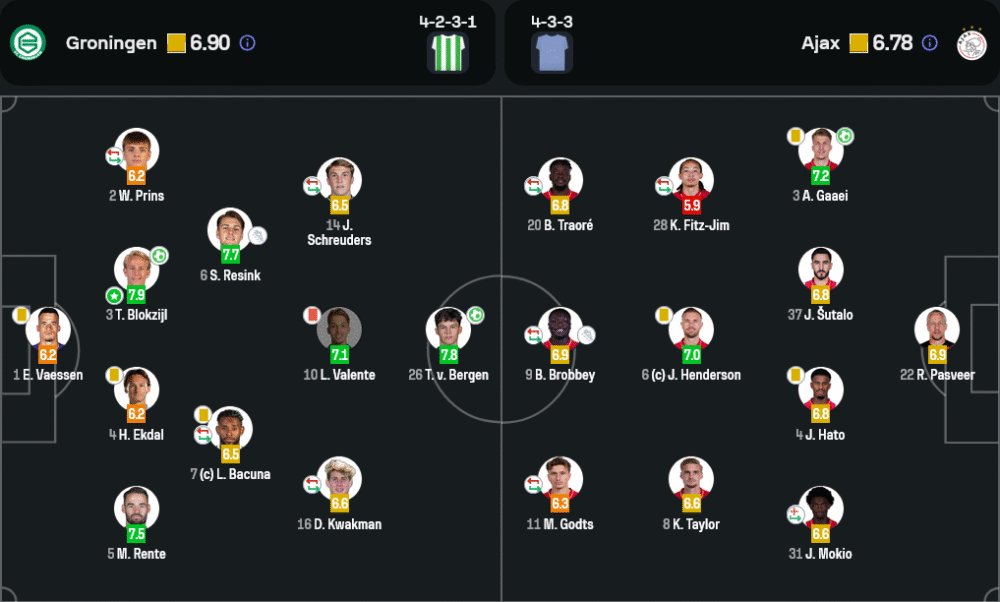
Task: Choose M. Rente's player portrait
Action: pyautogui.click(x=137, y=508)
